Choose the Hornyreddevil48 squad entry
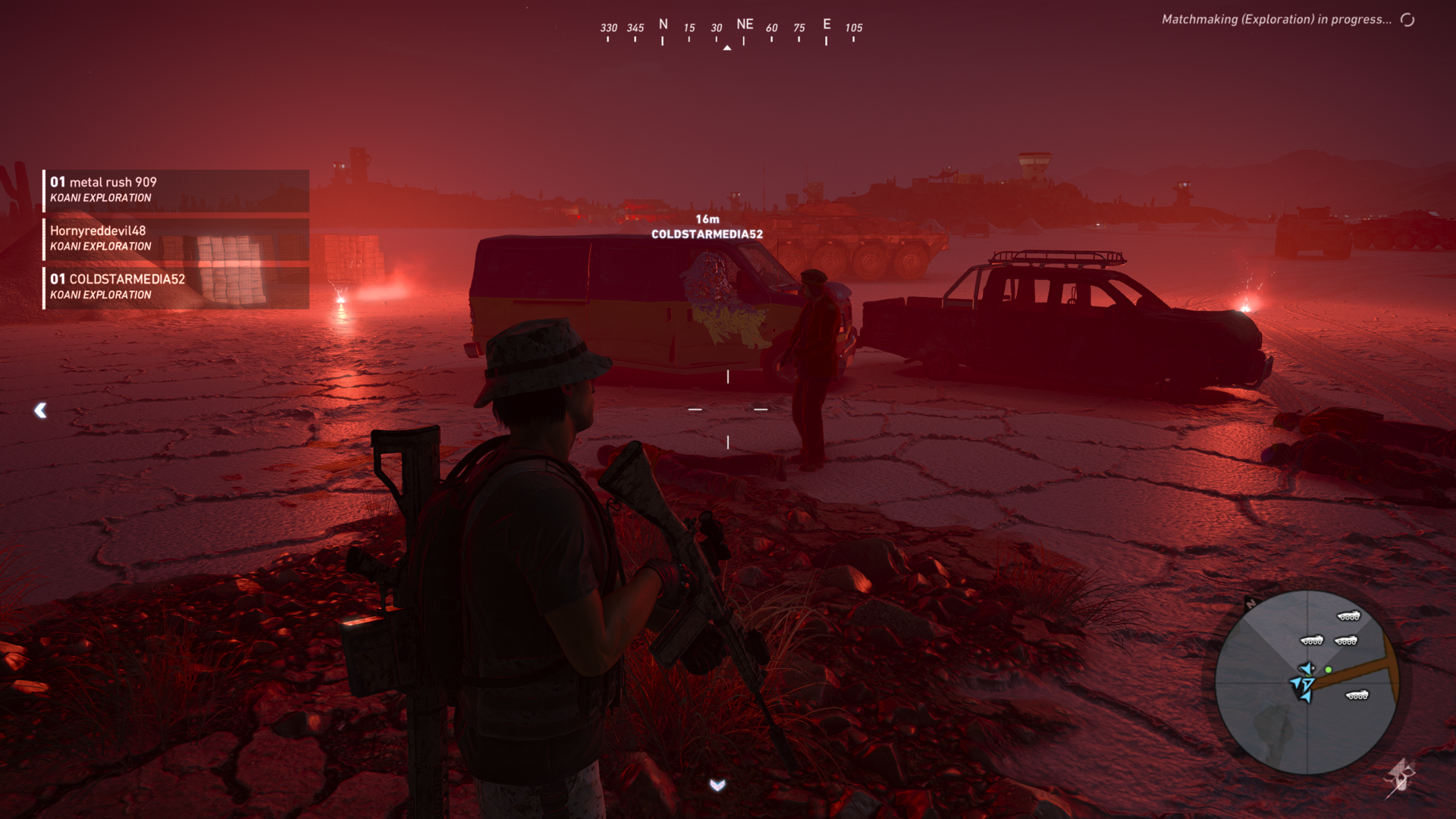The height and width of the screenshot is (819, 1456). click(x=175, y=238)
